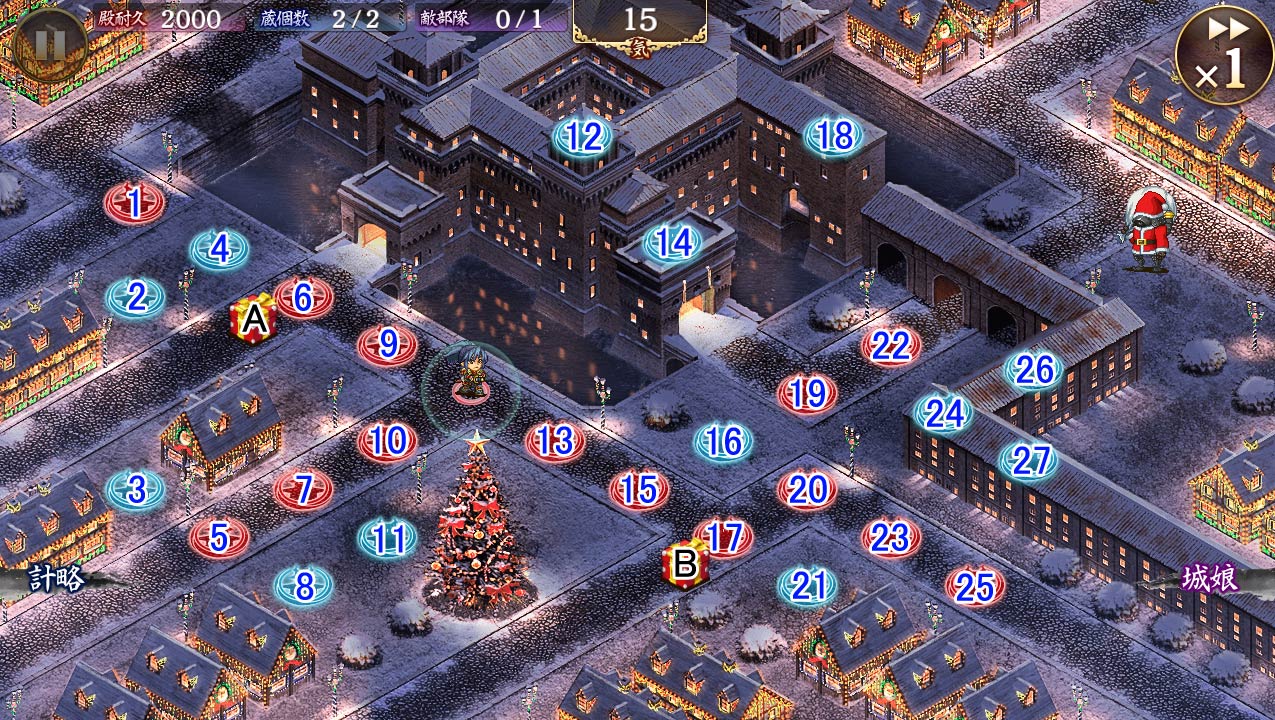
Task: Choose blue deployment tile 26
Action: tap(1033, 370)
